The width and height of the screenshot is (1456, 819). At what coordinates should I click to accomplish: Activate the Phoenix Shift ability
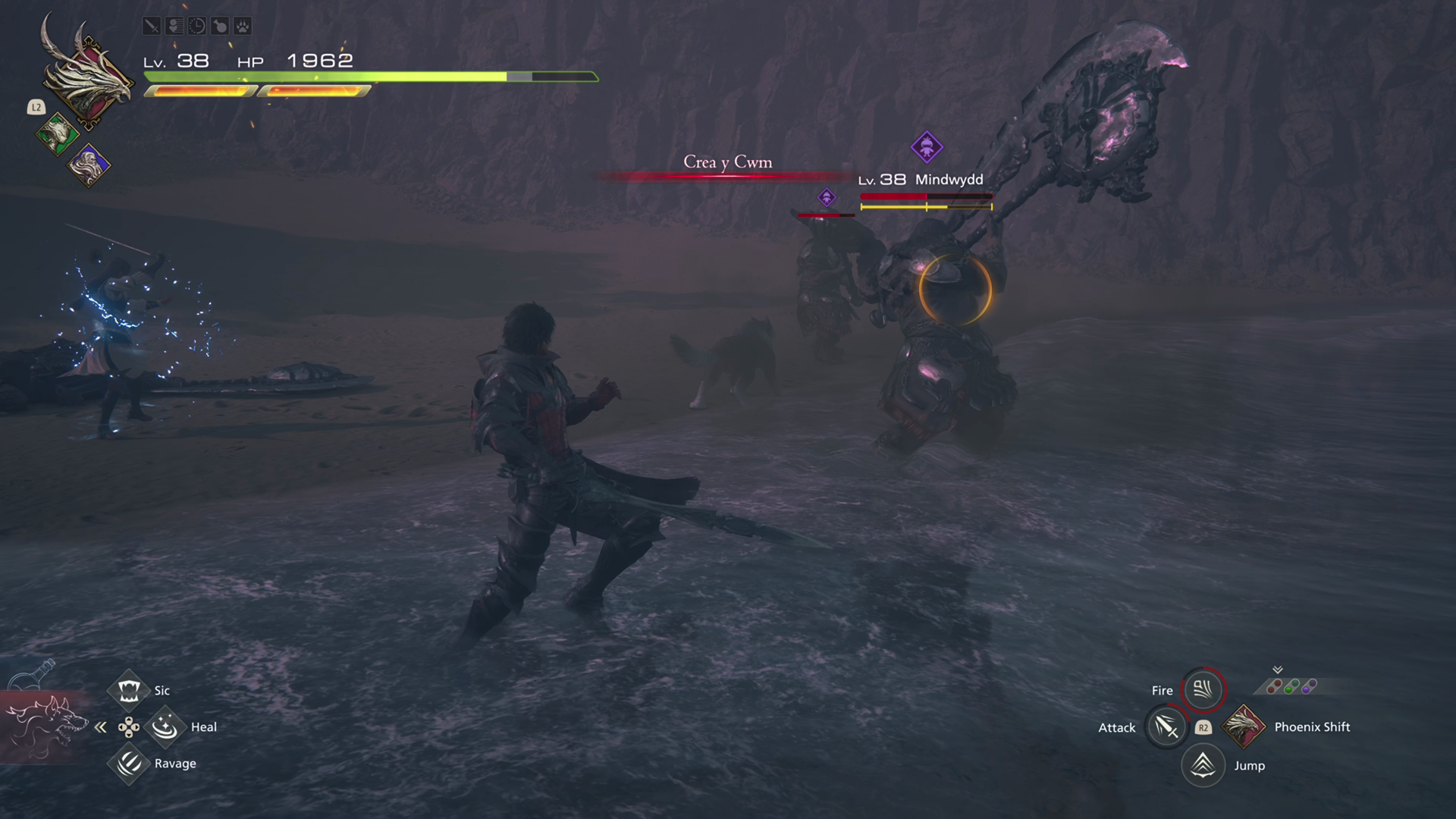[1243, 726]
